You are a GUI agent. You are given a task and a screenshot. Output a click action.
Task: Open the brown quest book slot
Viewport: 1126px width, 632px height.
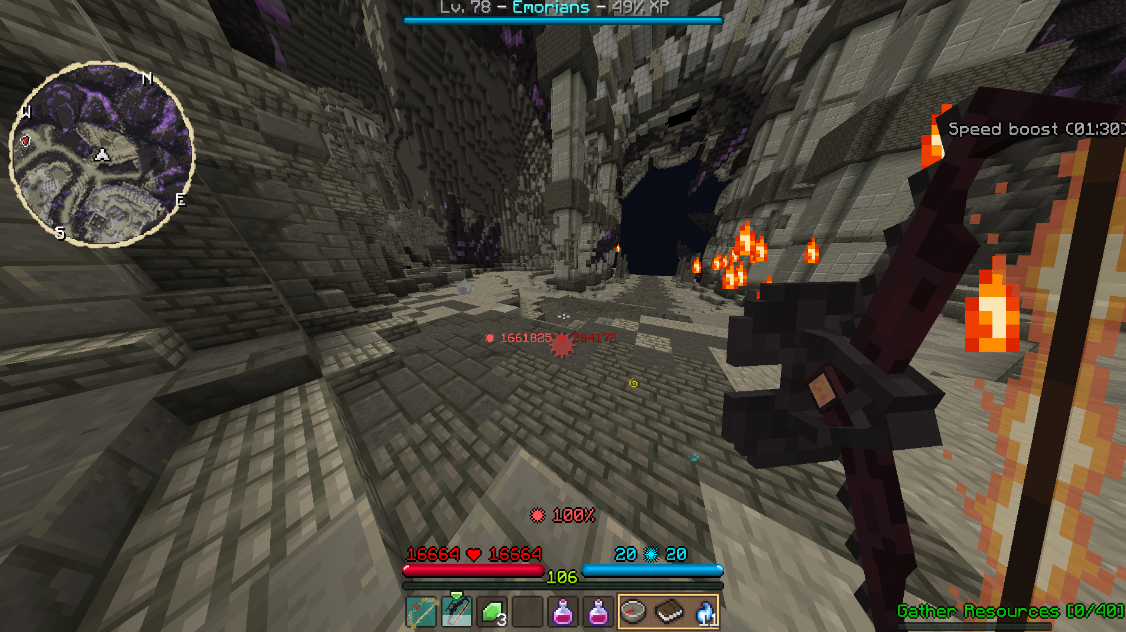669,611
